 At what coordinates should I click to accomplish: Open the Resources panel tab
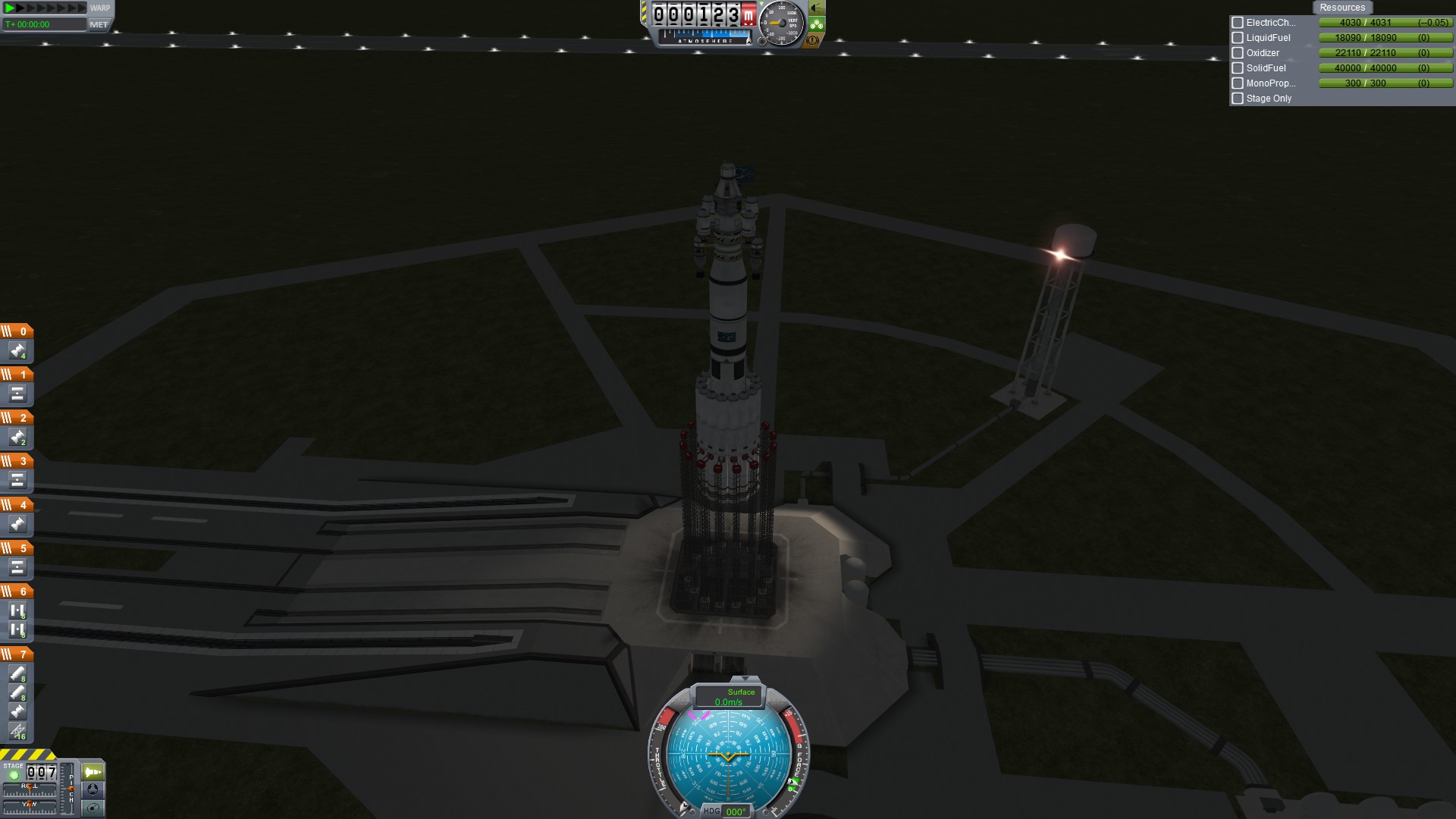click(x=1341, y=8)
